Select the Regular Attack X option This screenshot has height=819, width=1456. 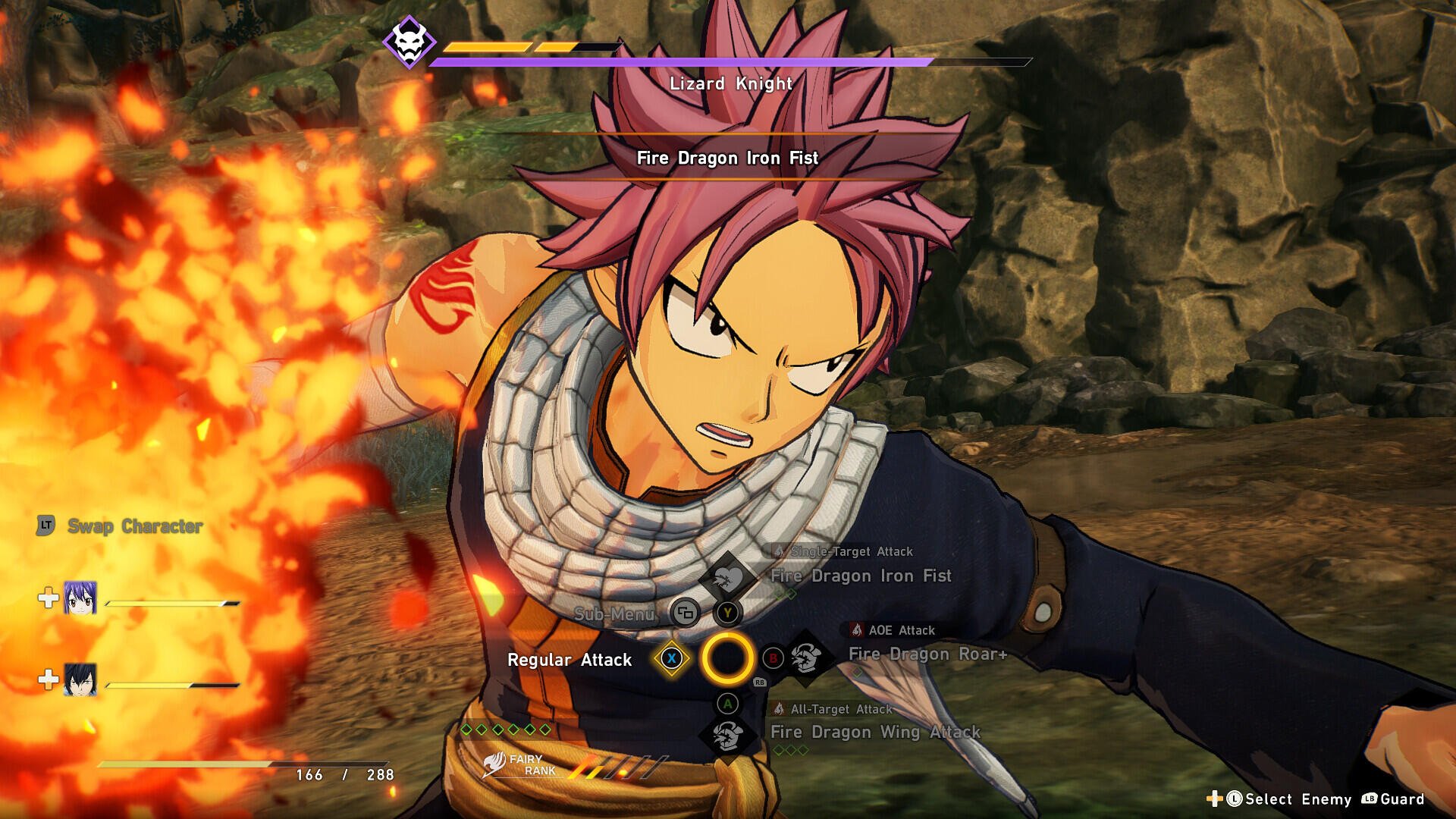670,660
